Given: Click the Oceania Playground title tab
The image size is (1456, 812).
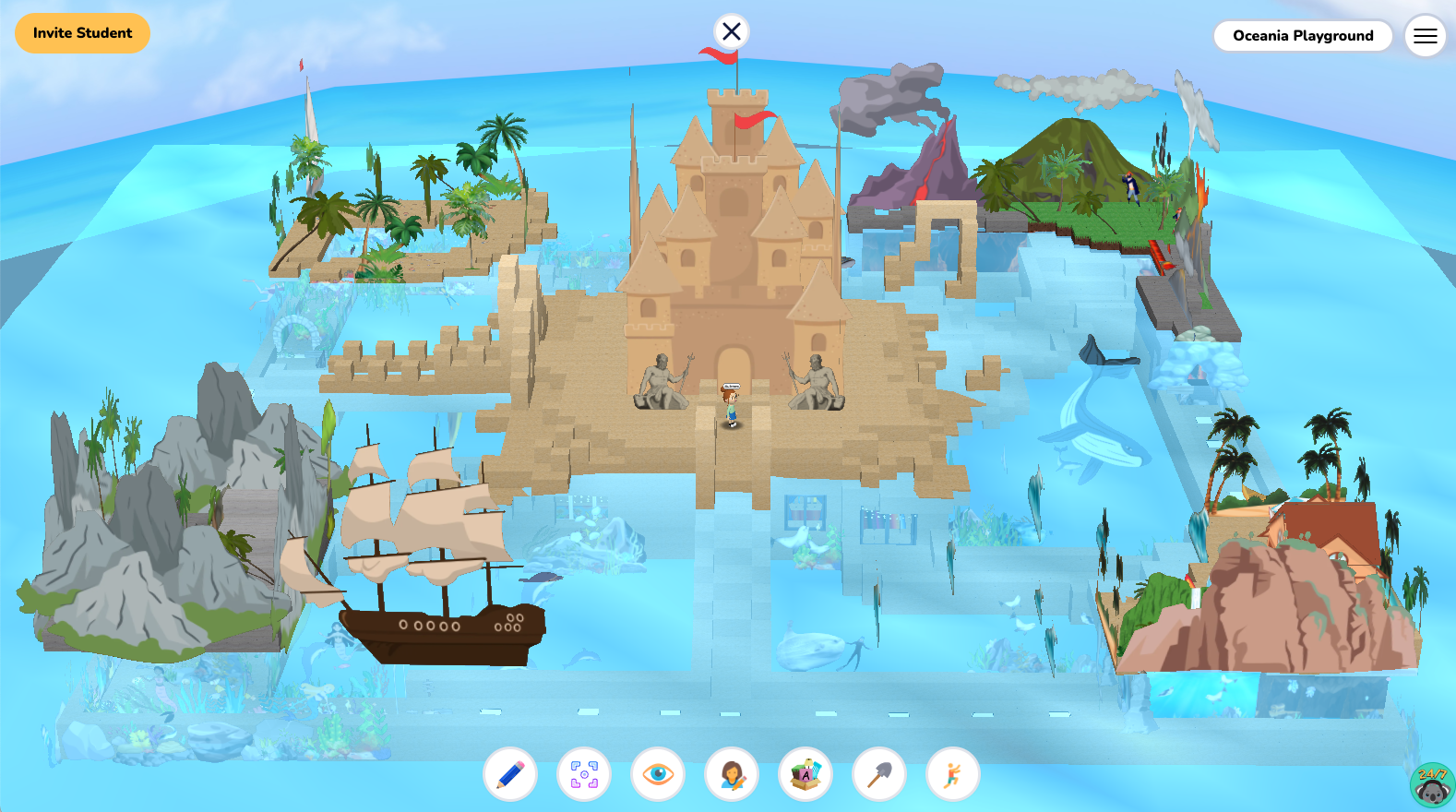Looking at the screenshot, I should pos(1303,37).
